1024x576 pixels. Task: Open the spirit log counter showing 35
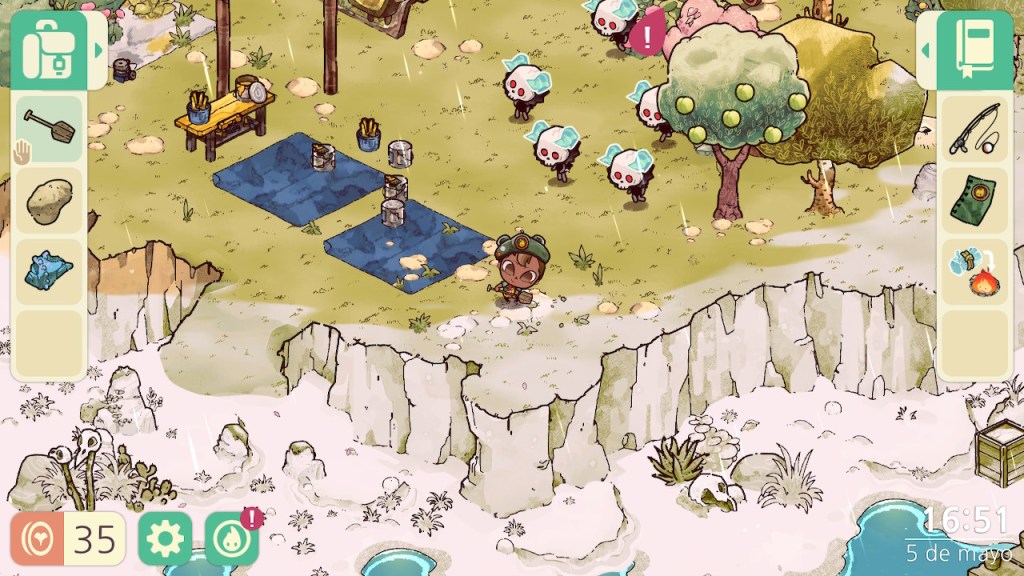68,539
